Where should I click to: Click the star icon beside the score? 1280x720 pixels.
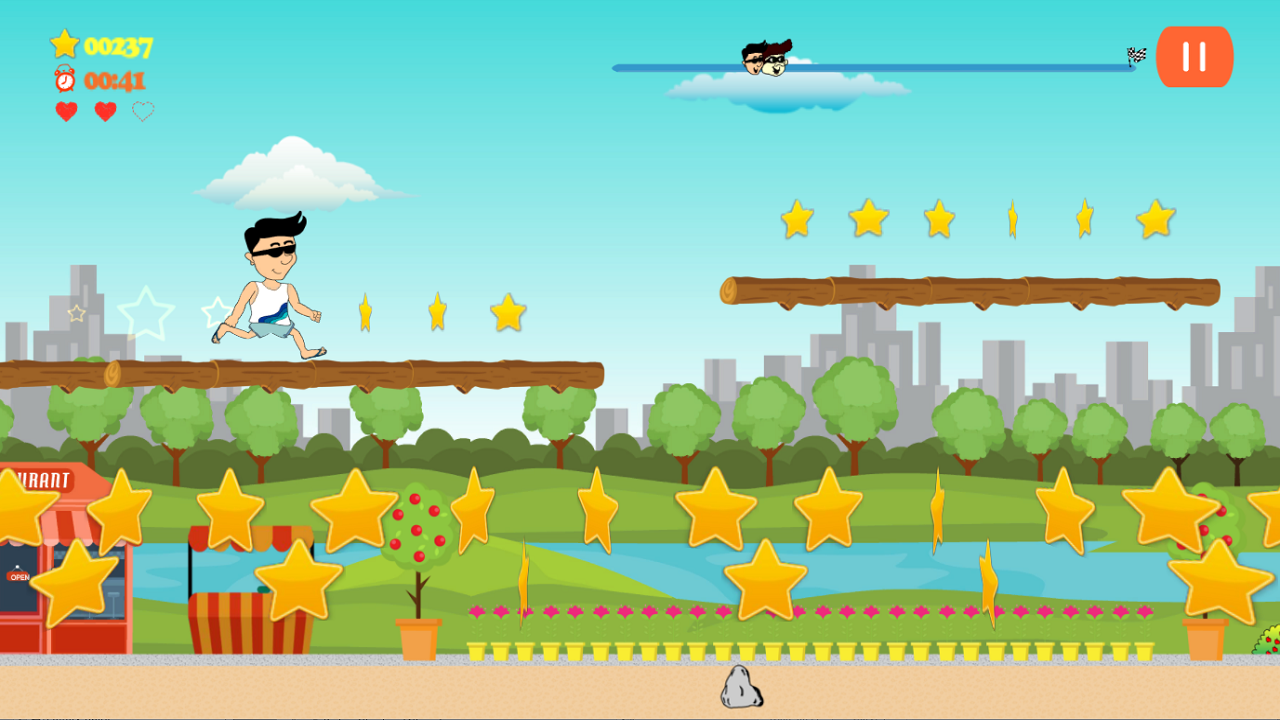pyautogui.click(x=64, y=43)
